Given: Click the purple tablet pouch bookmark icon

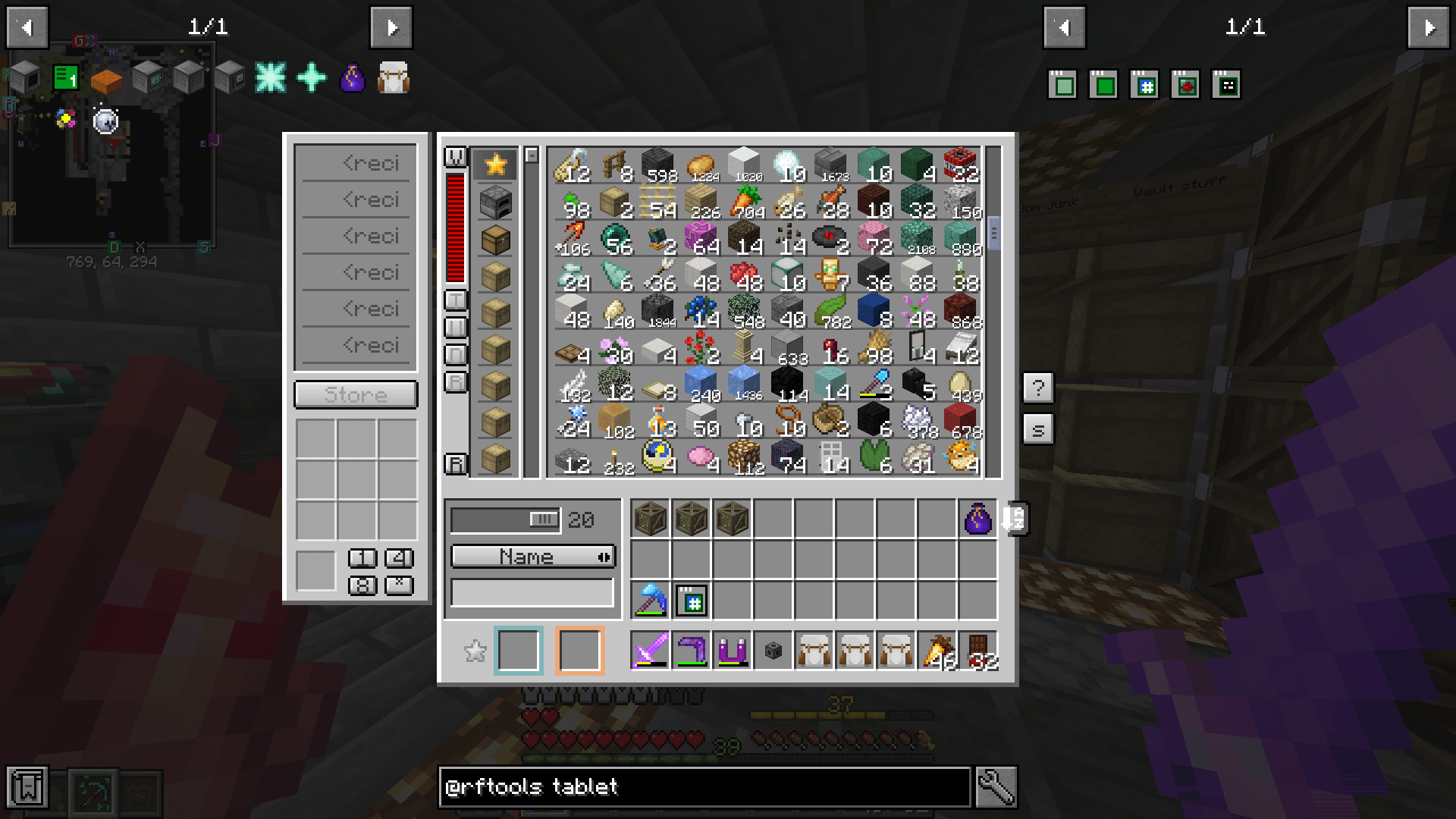Looking at the screenshot, I should pyautogui.click(x=353, y=77).
